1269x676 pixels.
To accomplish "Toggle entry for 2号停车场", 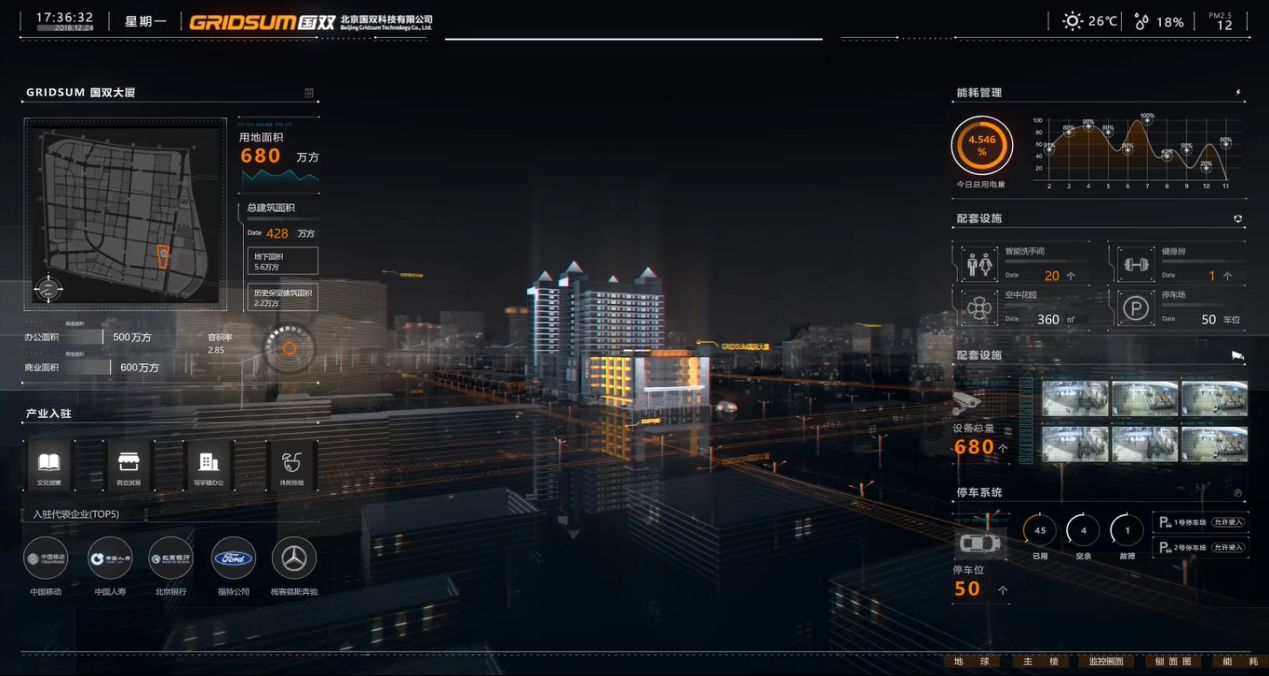I will [1228, 547].
